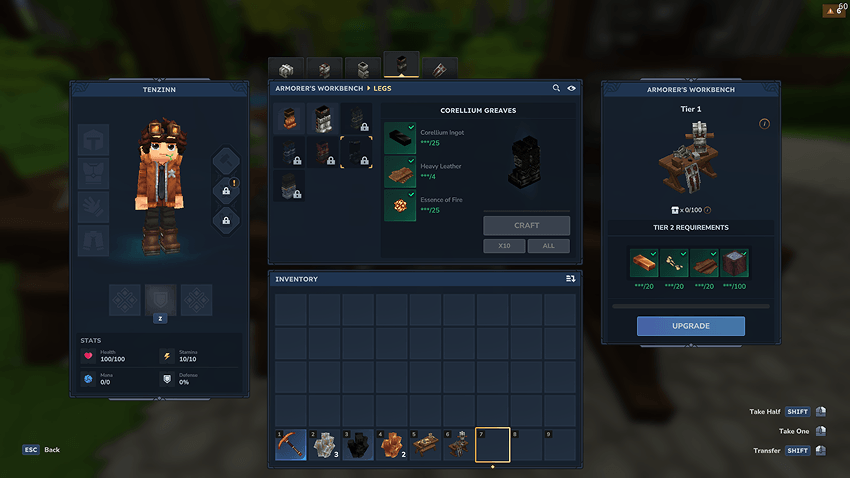Select the armorer's workbench in hotbar slot 6
The width and height of the screenshot is (850, 478).
point(459,445)
